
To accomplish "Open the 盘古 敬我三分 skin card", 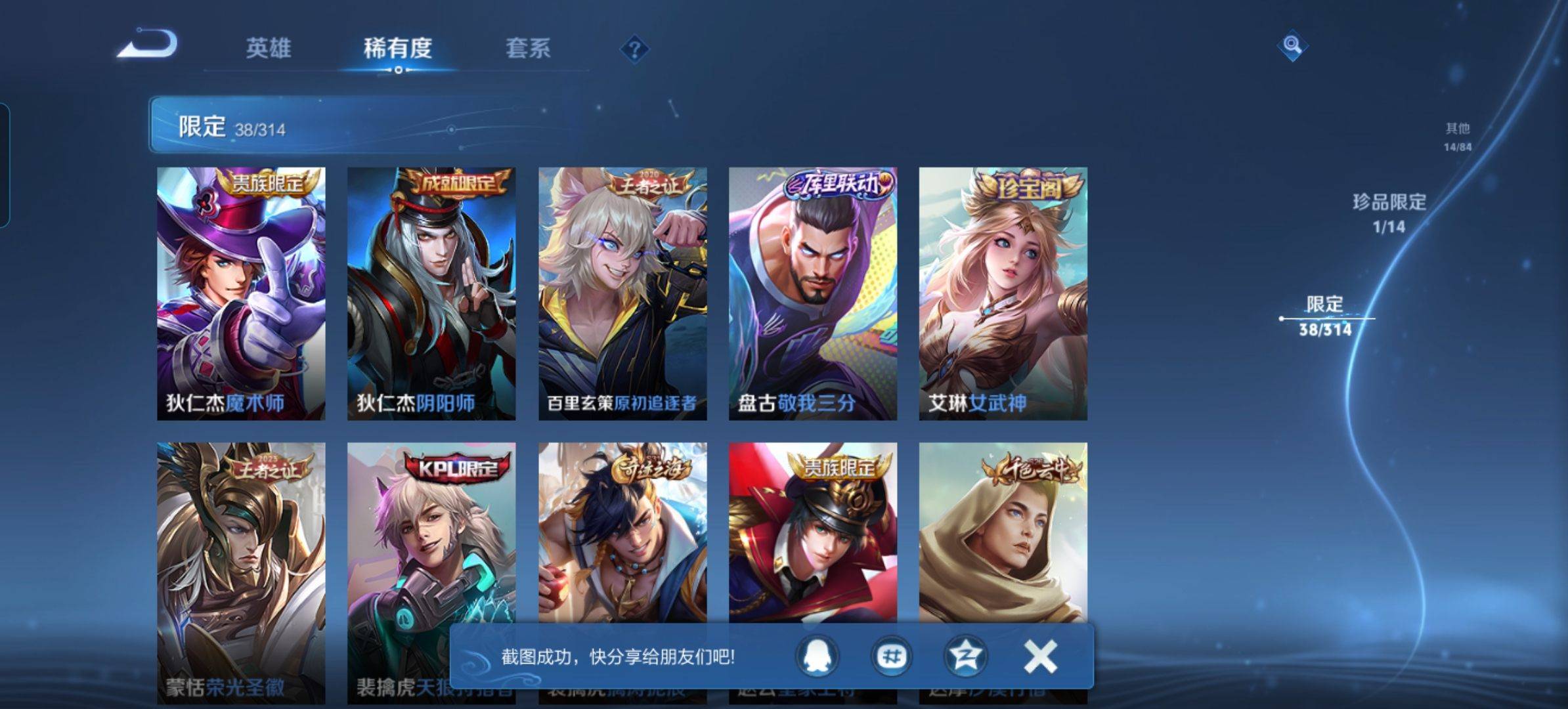I will coord(813,293).
